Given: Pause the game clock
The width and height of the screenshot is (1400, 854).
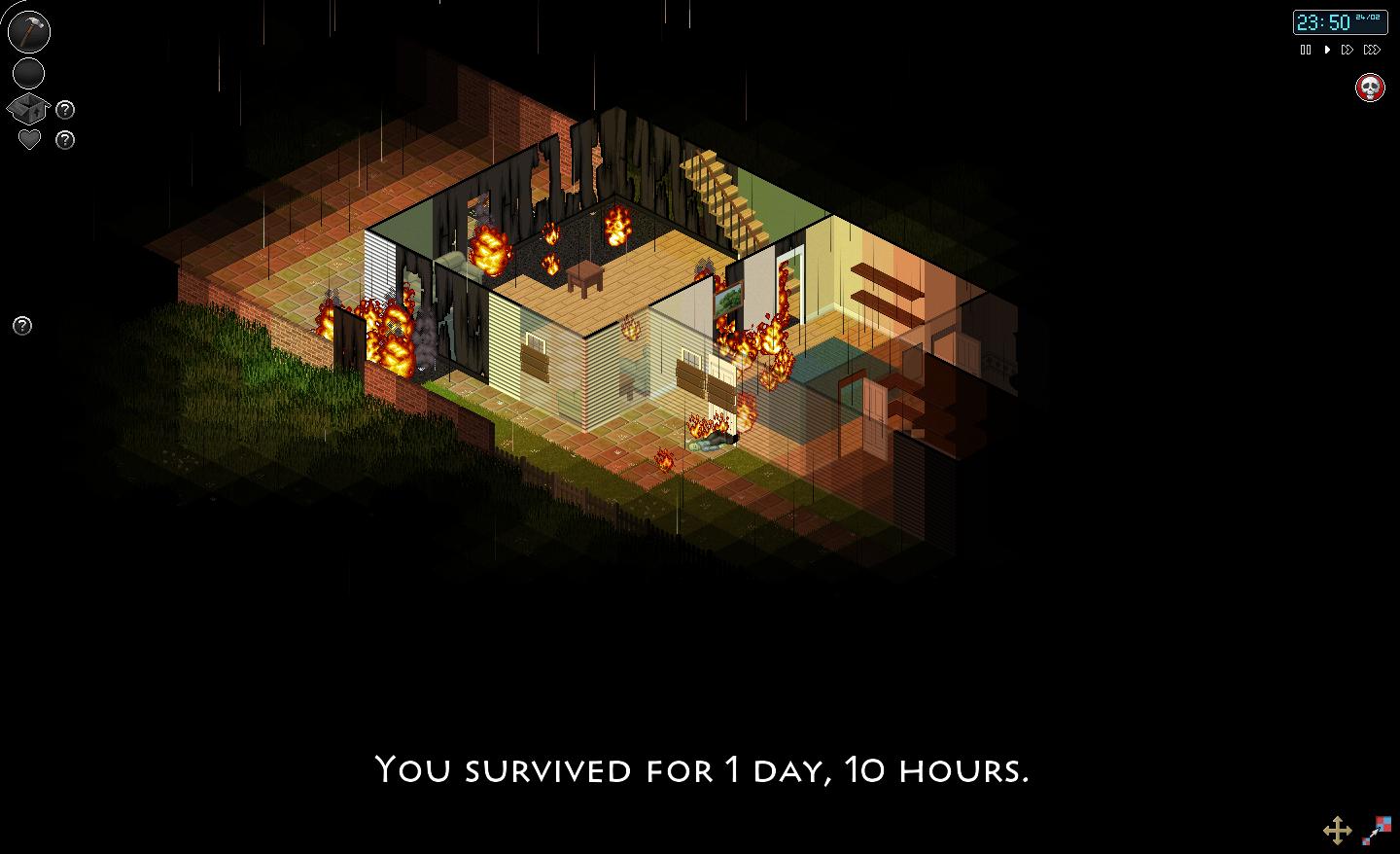Looking at the screenshot, I should pyautogui.click(x=1306, y=50).
